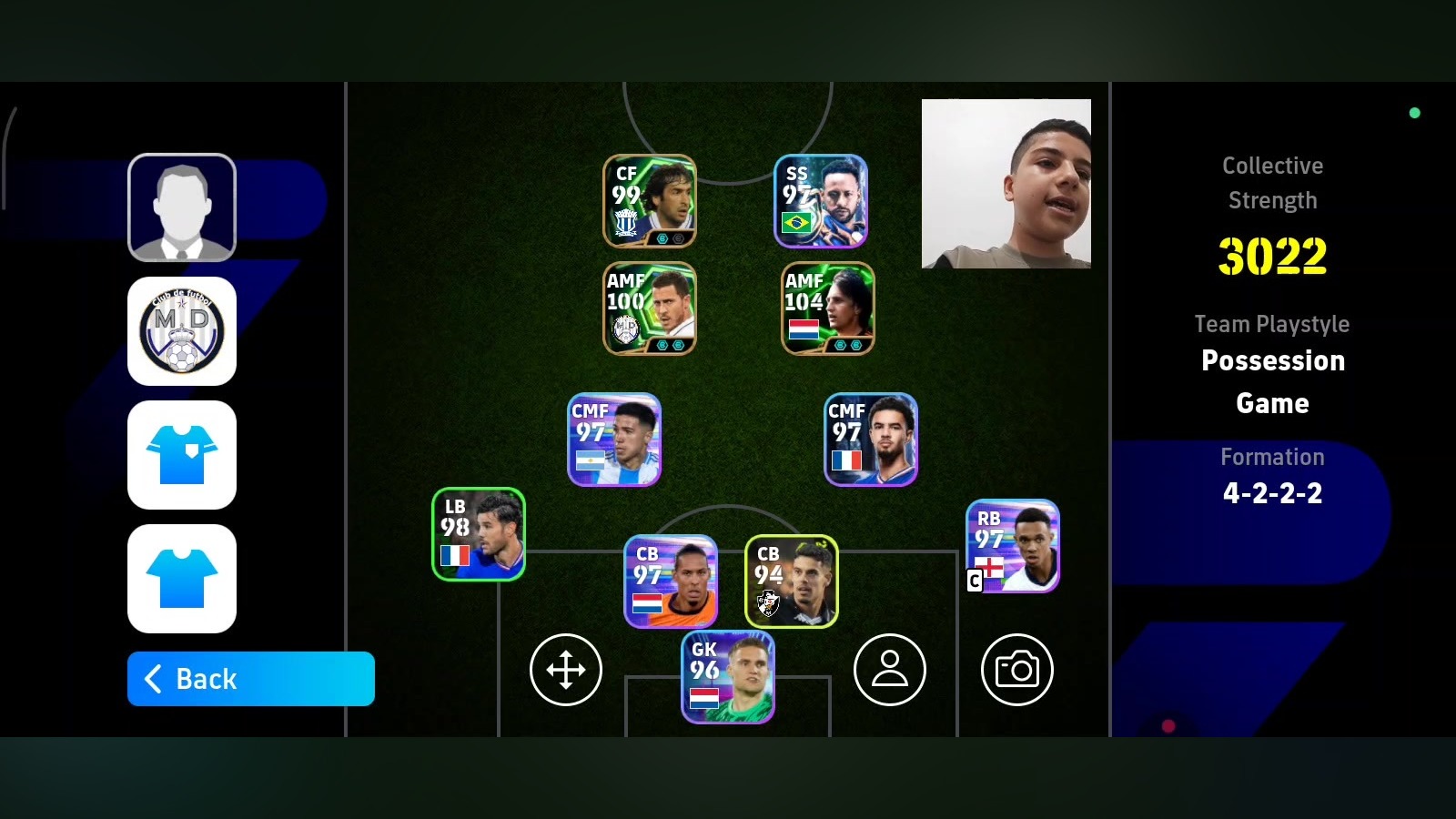The width and height of the screenshot is (1456, 819).
Task: Go back with the Back button
Action: coord(250,679)
